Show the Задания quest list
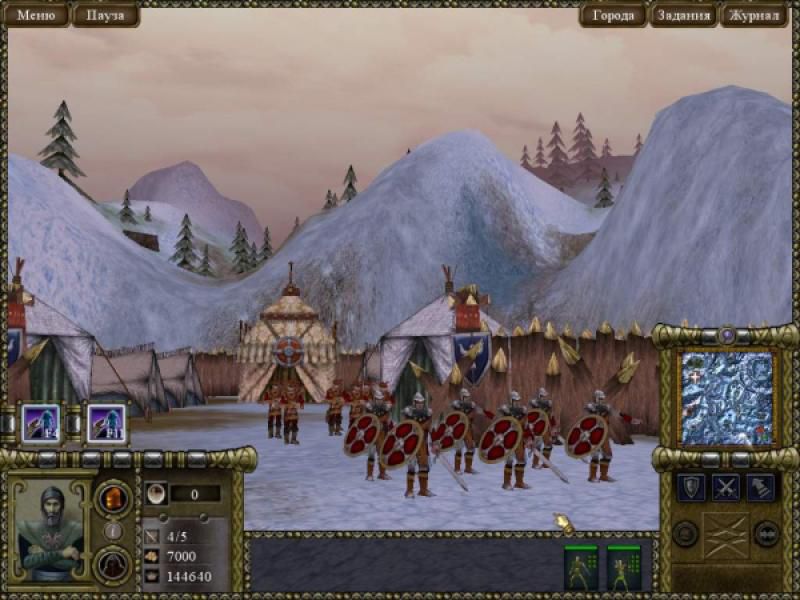The width and height of the screenshot is (800, 600). 684,15
